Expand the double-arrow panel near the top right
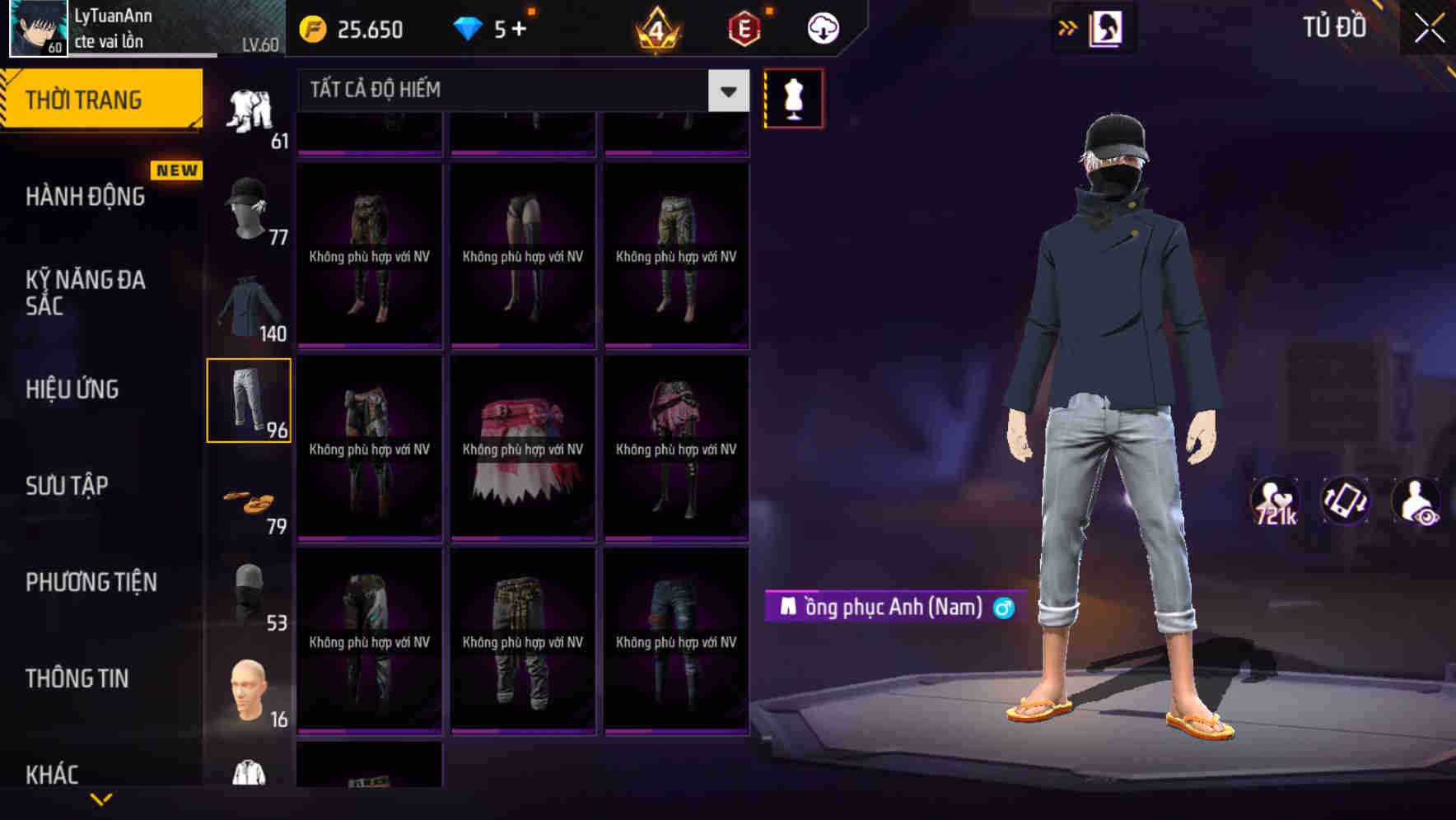This screenshot has width=1456, height=820. pyautogui.click(x=1068, y=27)
